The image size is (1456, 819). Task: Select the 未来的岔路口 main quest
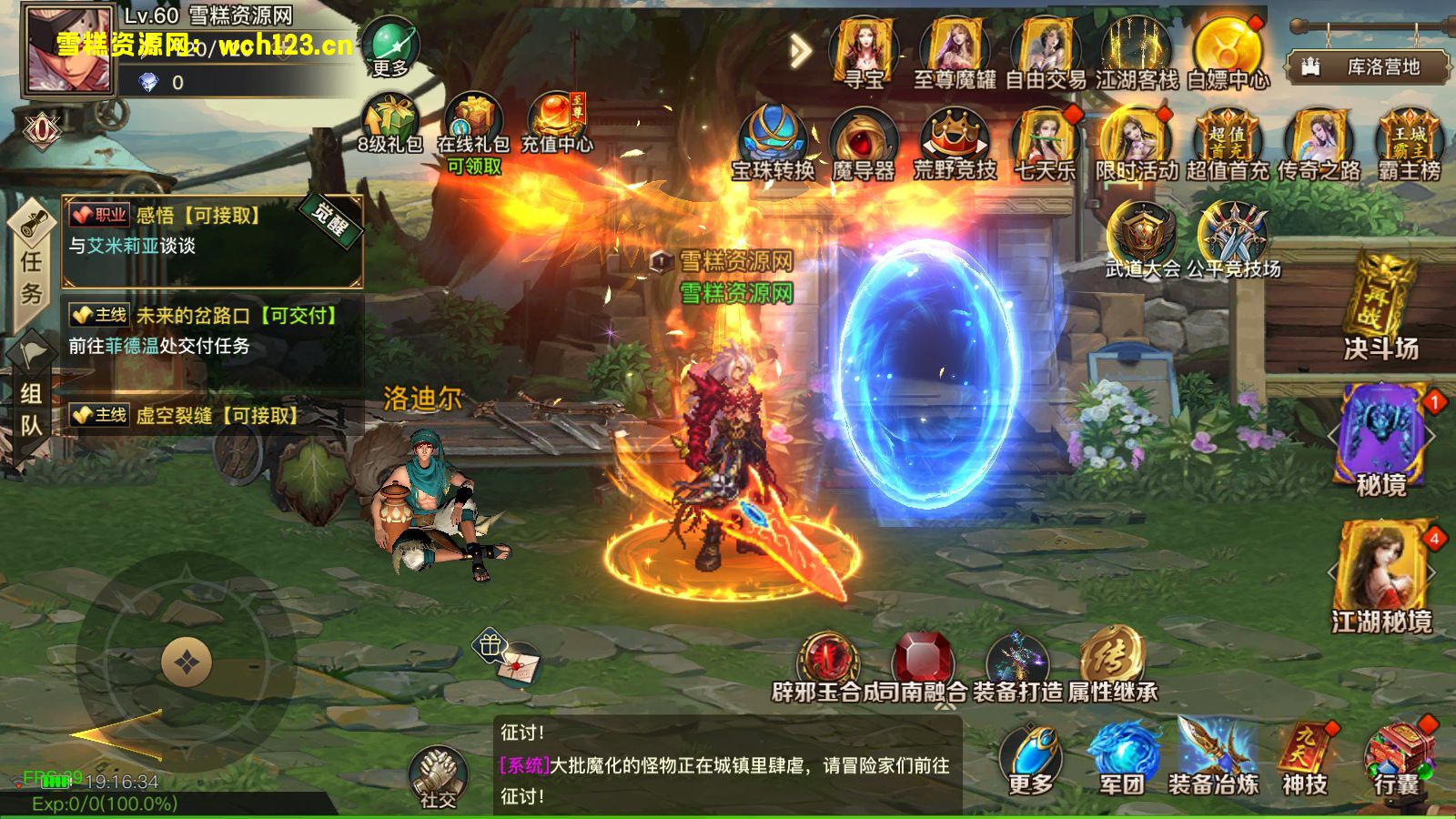(211, 329)
